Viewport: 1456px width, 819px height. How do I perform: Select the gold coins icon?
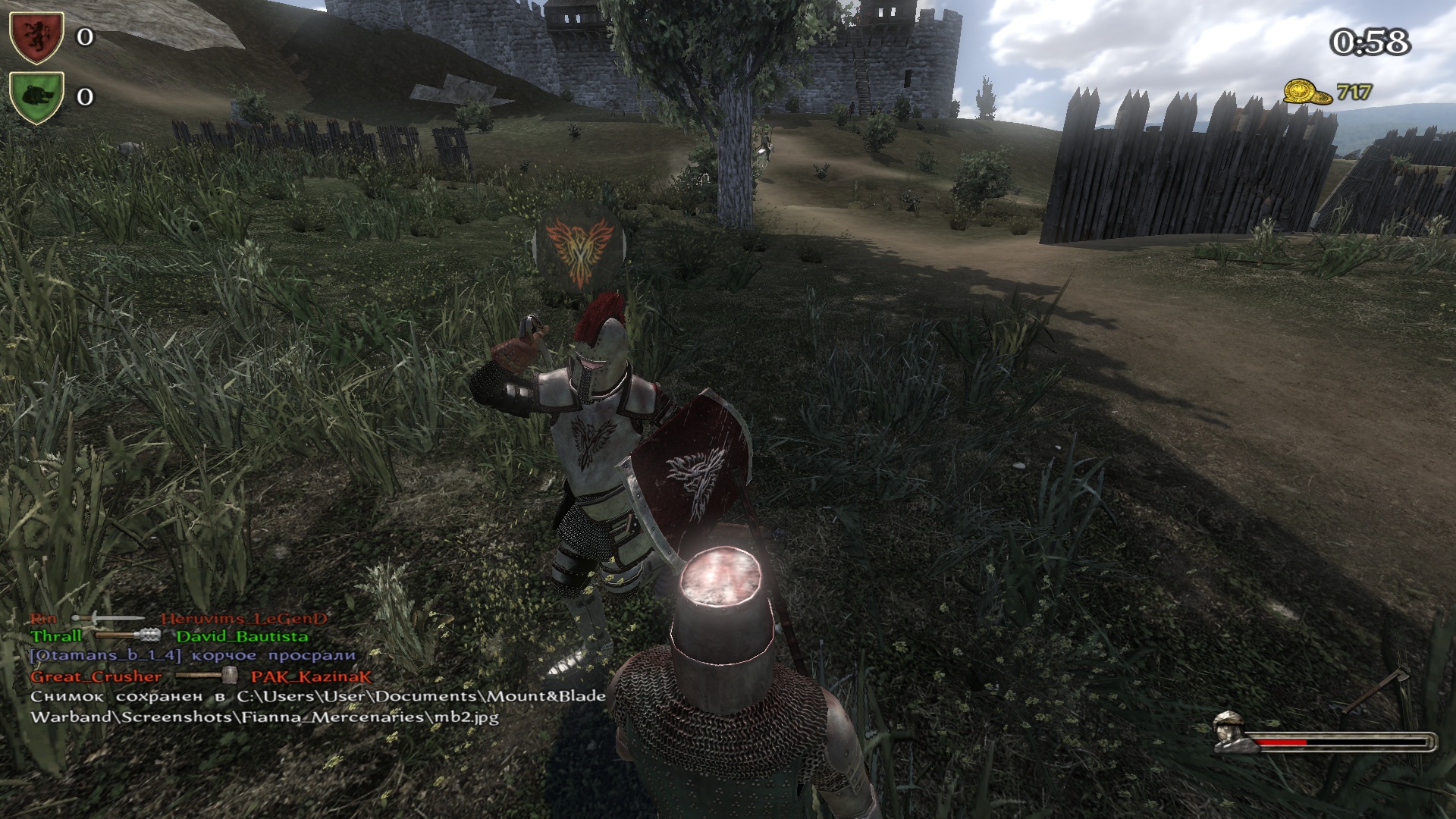(x=1307, y=93)
